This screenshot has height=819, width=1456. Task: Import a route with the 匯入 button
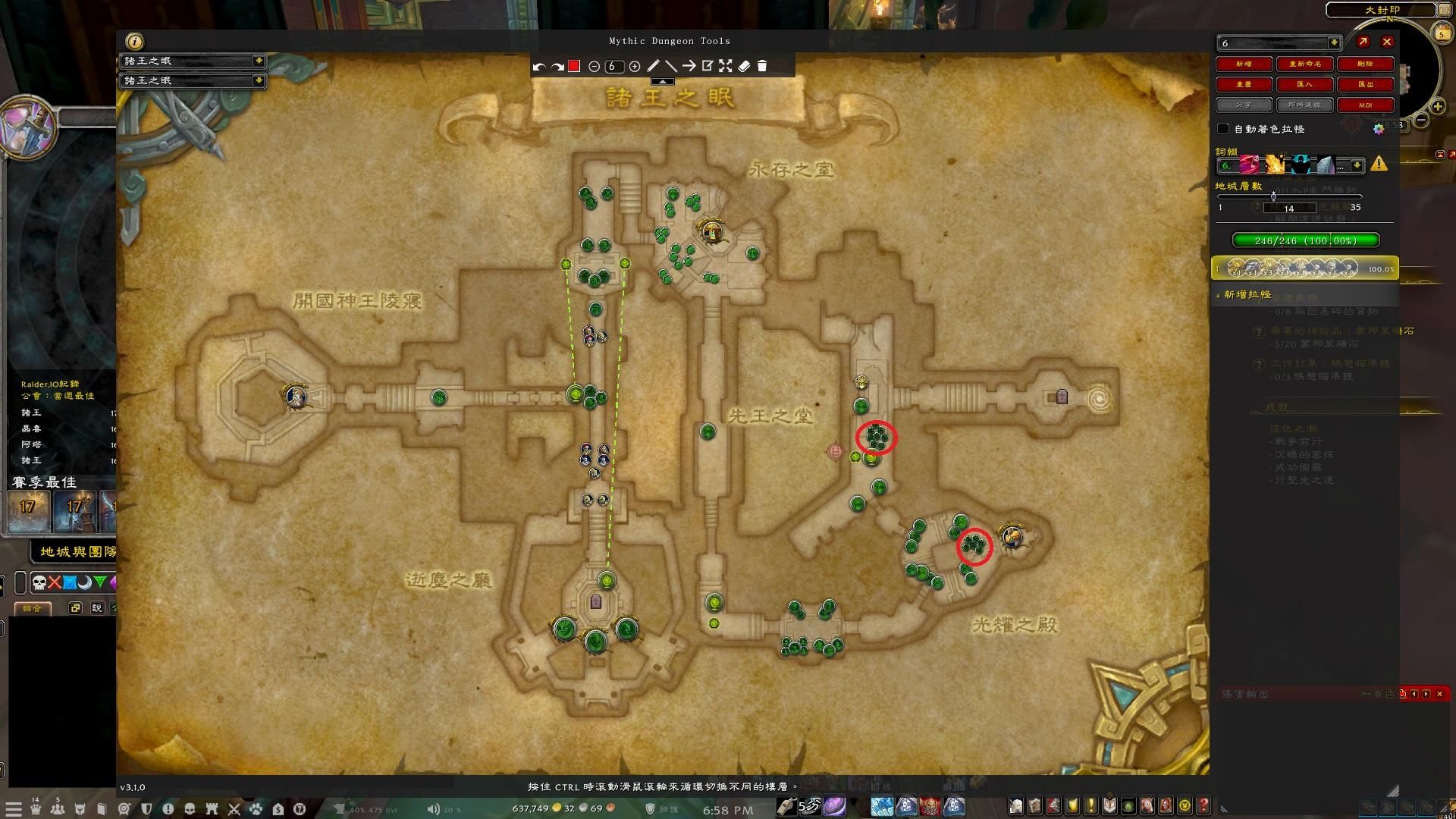pyautogui.click(x=1305, y=84)
